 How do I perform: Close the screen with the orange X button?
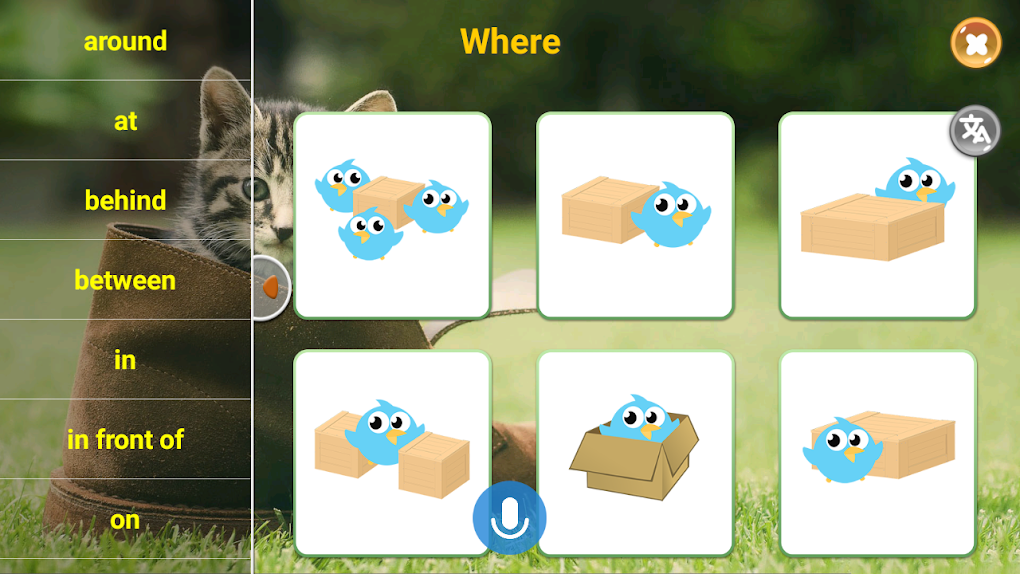[975, 44]
